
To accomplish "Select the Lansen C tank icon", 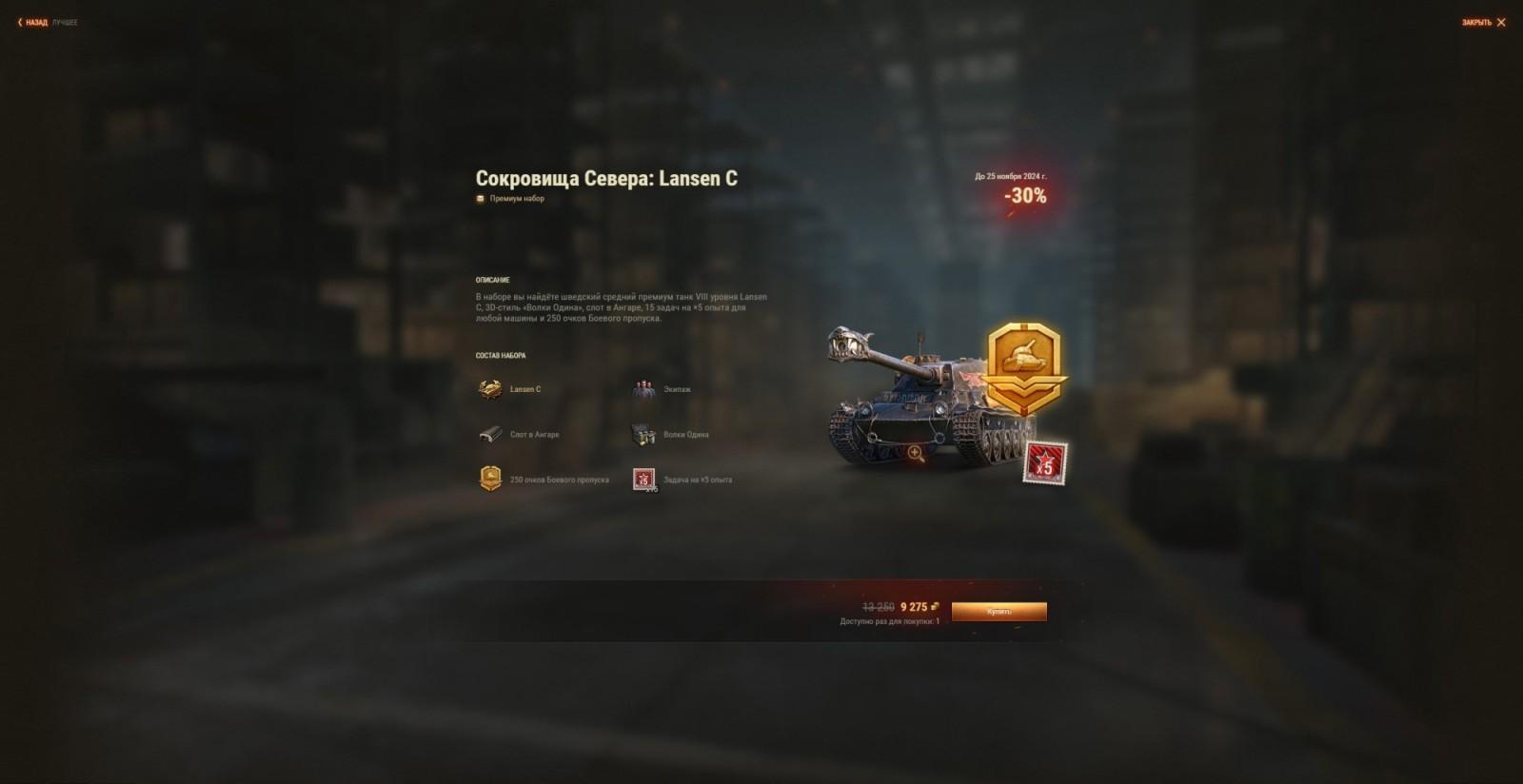I will (x=490, y=388).
